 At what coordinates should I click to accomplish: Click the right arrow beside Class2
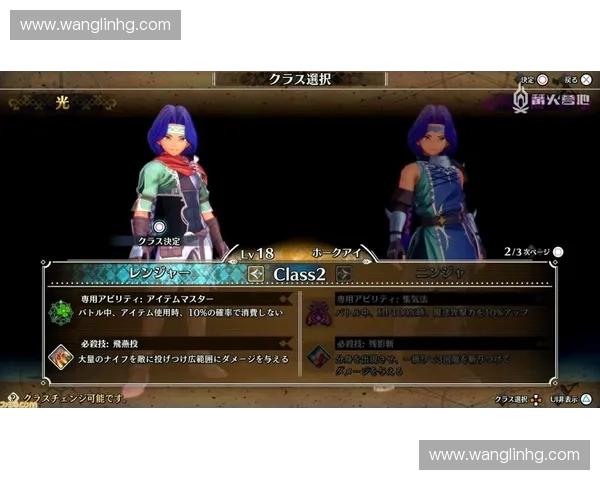point(344,273)
